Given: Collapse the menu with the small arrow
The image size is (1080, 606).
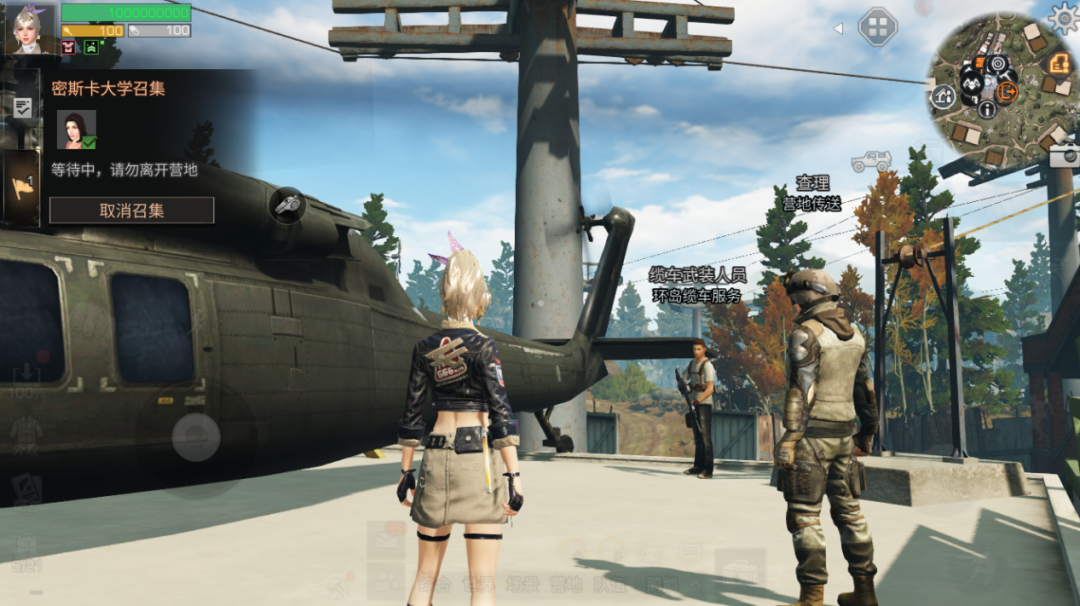Looking at the screenshot, I should pos(838,28).
